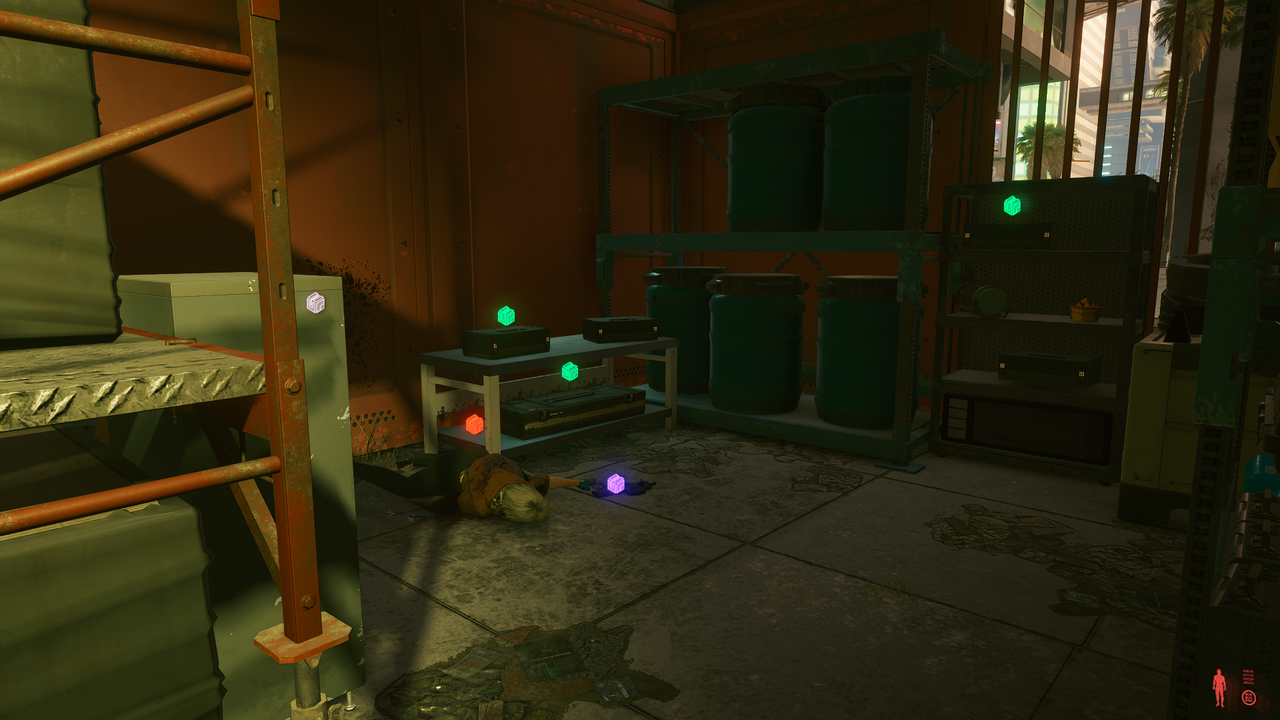Click the green loot marker above the tabletop case
The width and height of the screenshot is (1280, 720).
pyautogui.click(x=506, y=316)
